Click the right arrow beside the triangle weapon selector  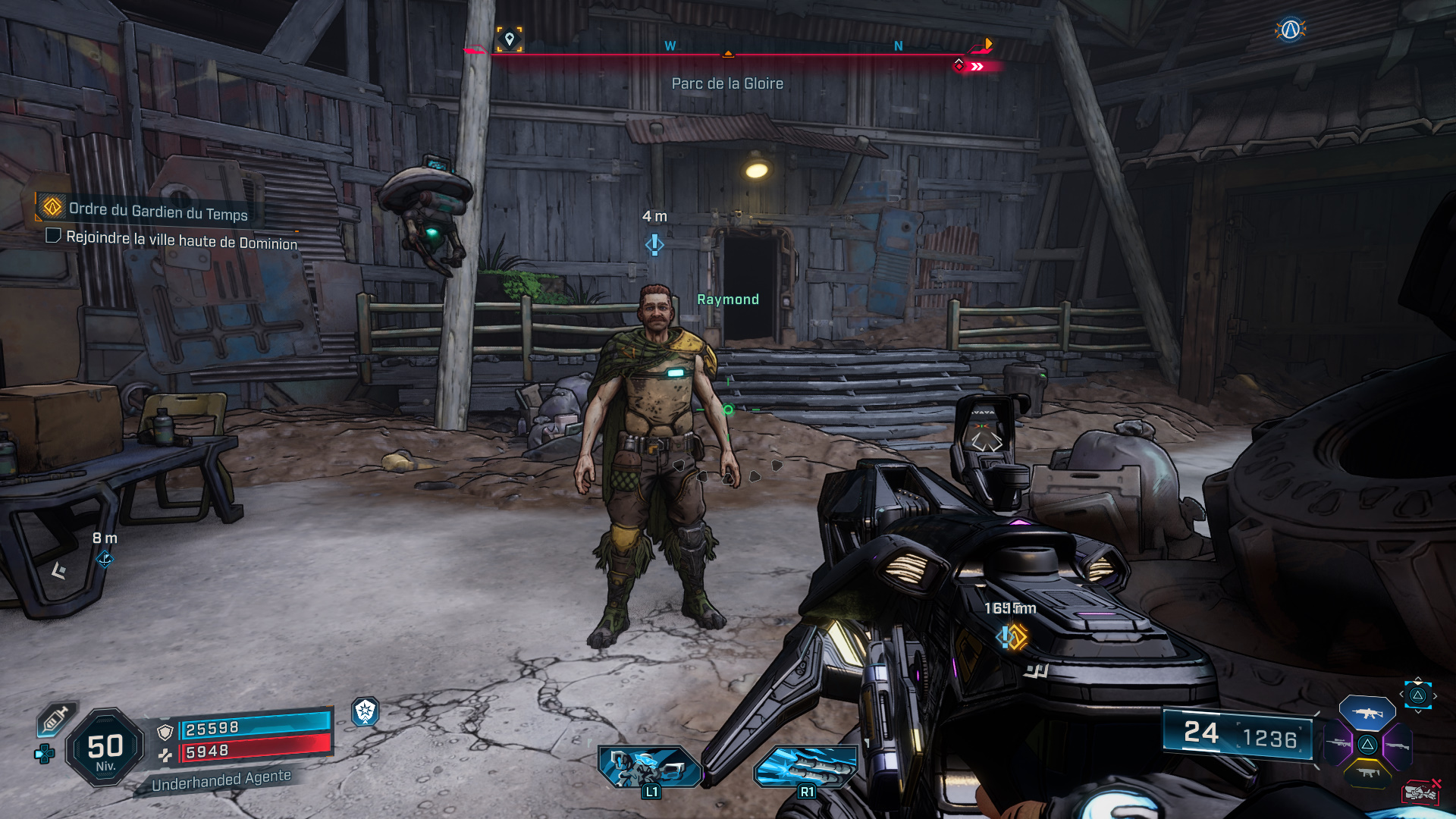(1435, 695)
